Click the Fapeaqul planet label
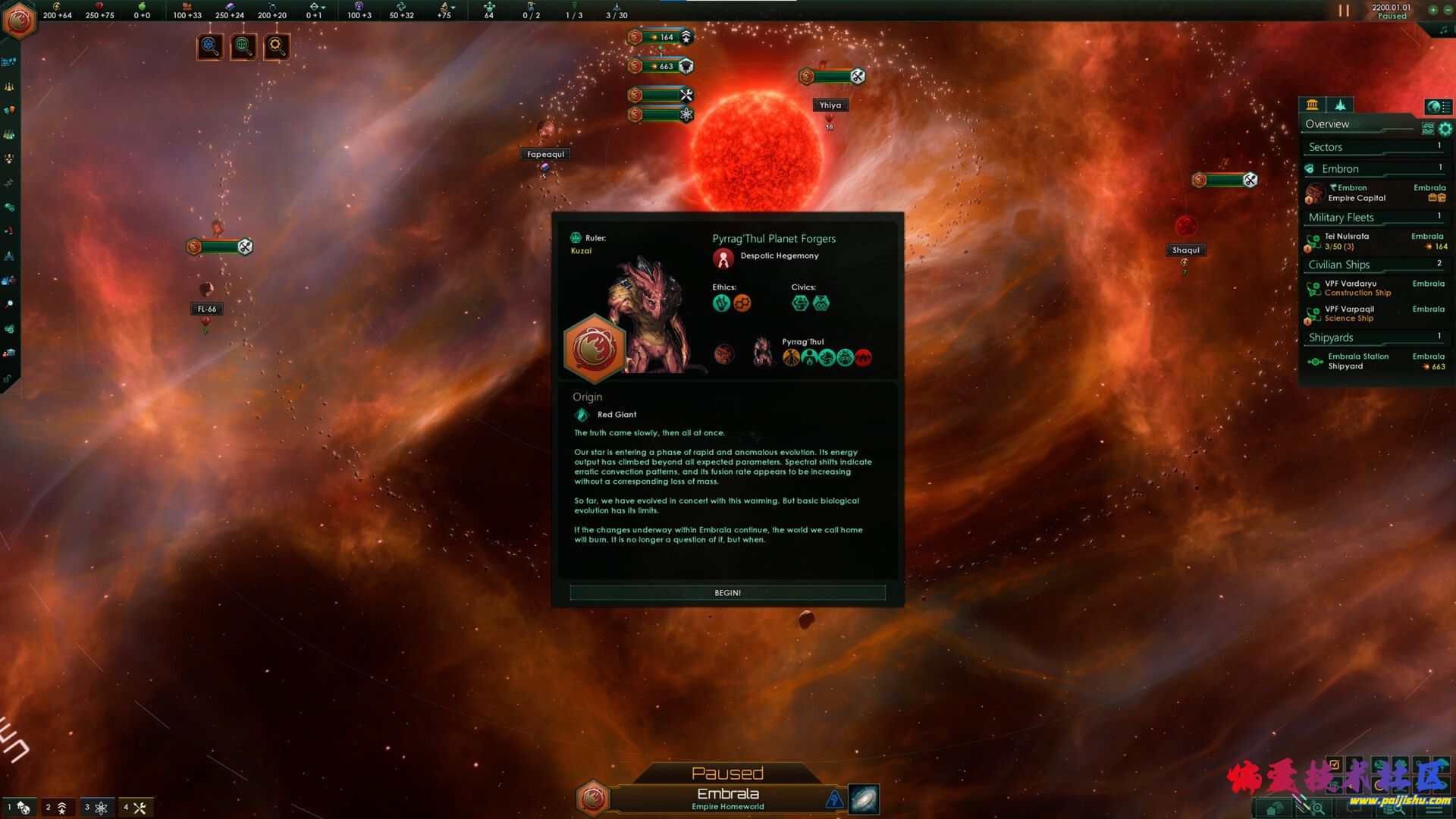This screenshot has width=1456, height=819. pyautogui.click(x=545, y=155)
